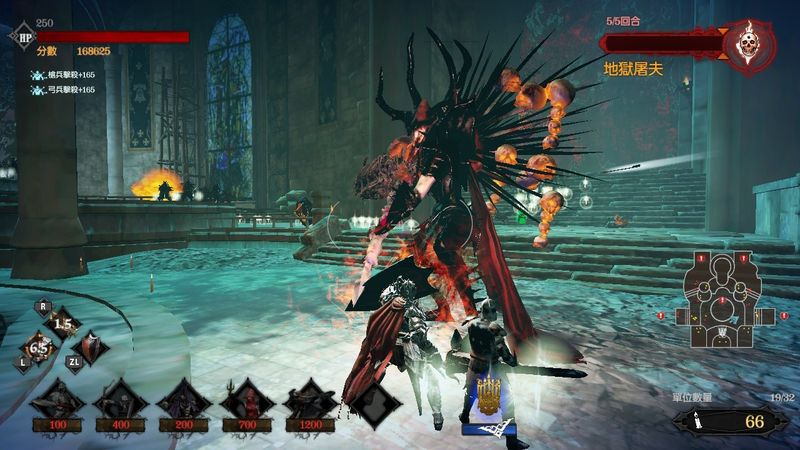Click the boss skull emblem

point(749,46)
